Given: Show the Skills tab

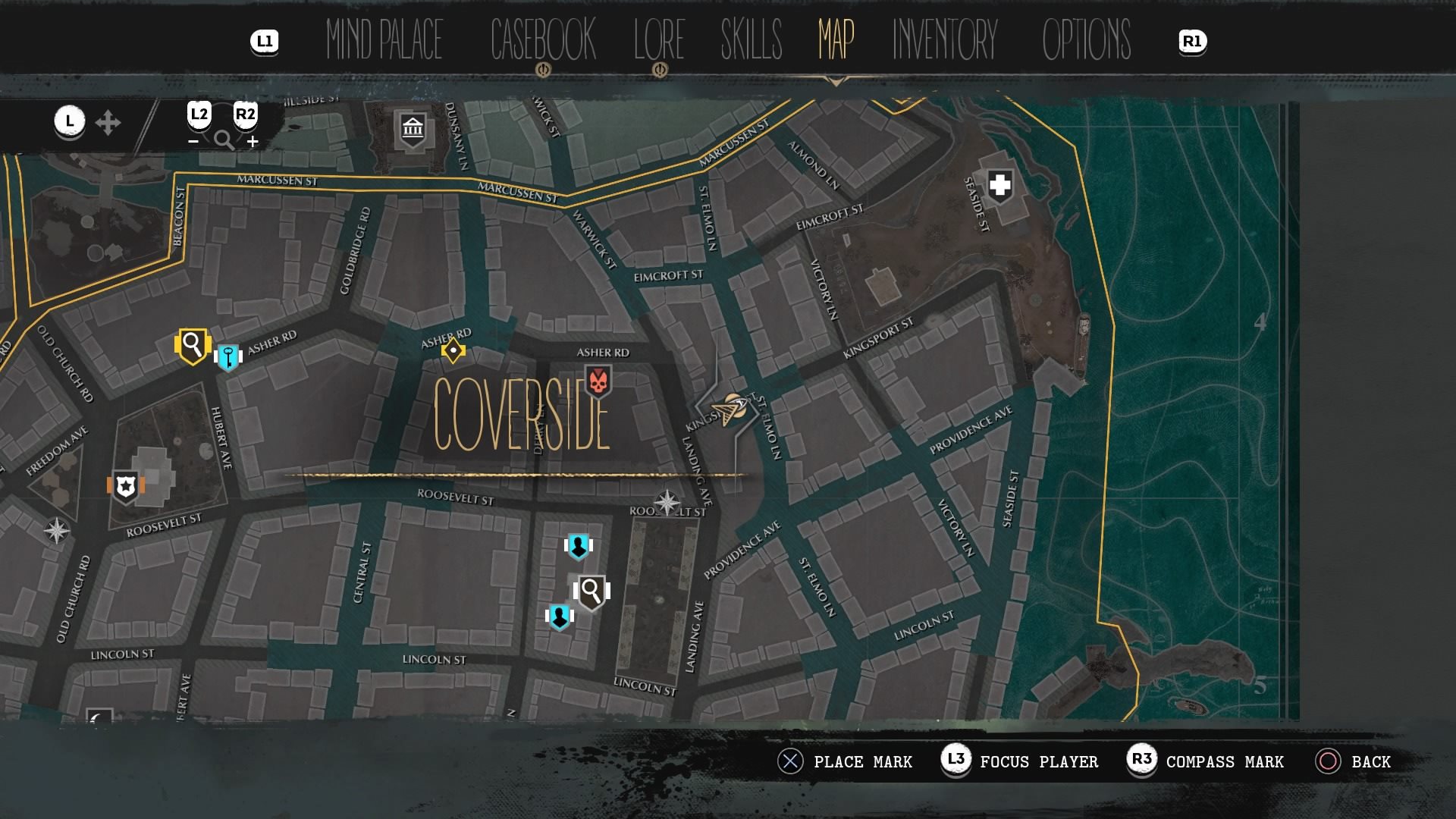Looking at the screenshot, I should pyautogui.click(x=751, y=39).
